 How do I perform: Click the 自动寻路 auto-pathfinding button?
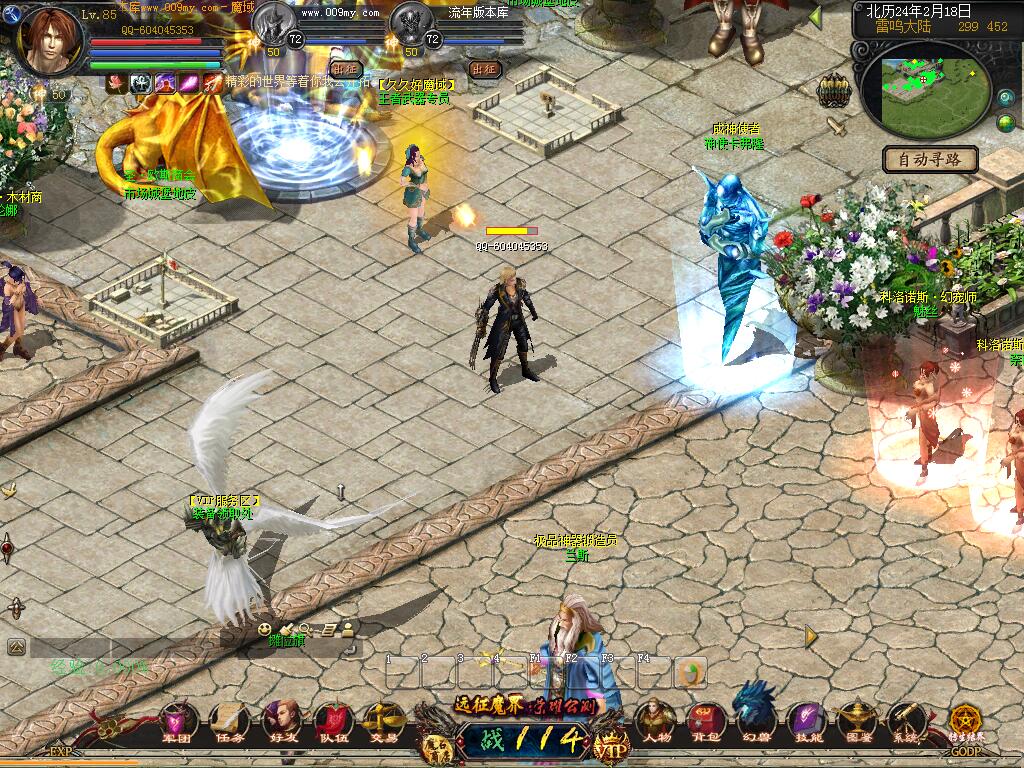pyautogui.click(x=929, y=159)
